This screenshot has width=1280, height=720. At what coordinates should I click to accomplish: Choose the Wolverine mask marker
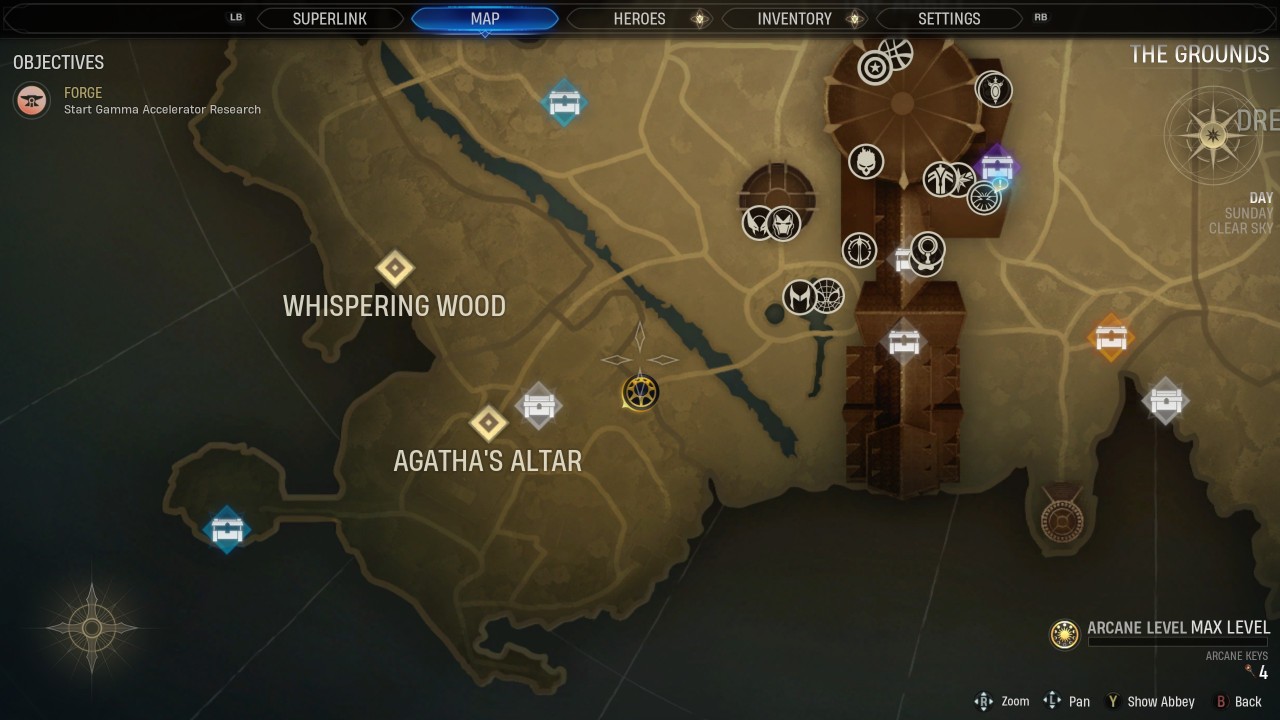click(758, 222)
